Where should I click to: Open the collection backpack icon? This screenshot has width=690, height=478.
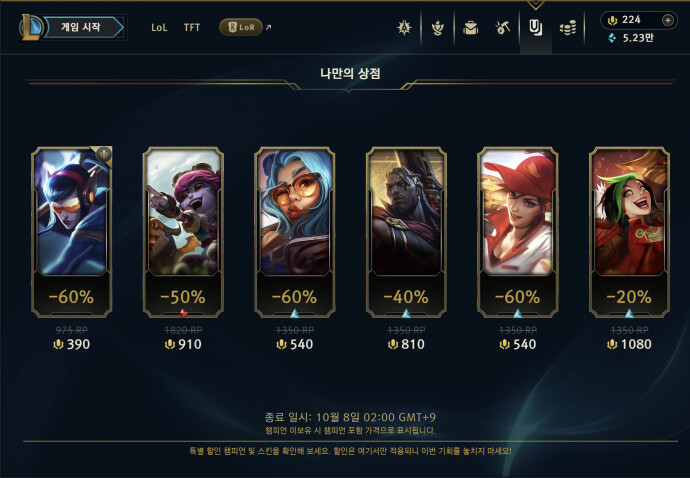point(470,27)
